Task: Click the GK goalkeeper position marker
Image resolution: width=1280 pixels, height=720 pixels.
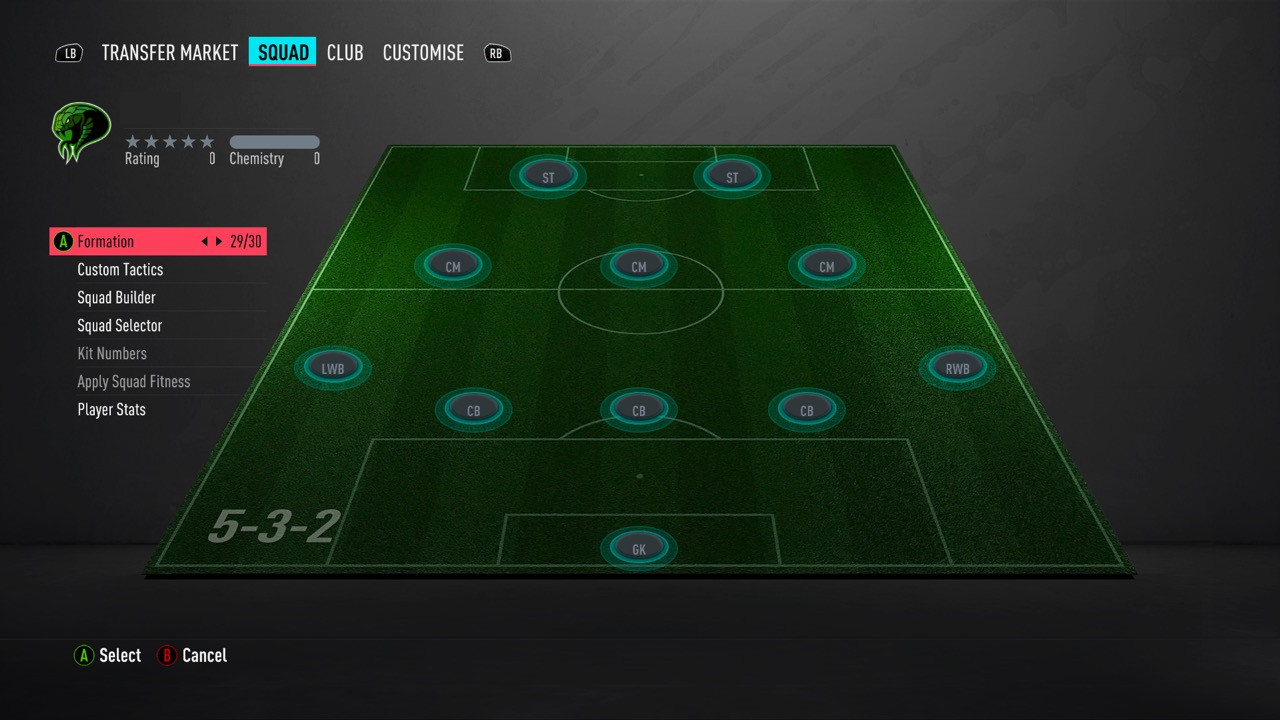Action: [639, 547]
